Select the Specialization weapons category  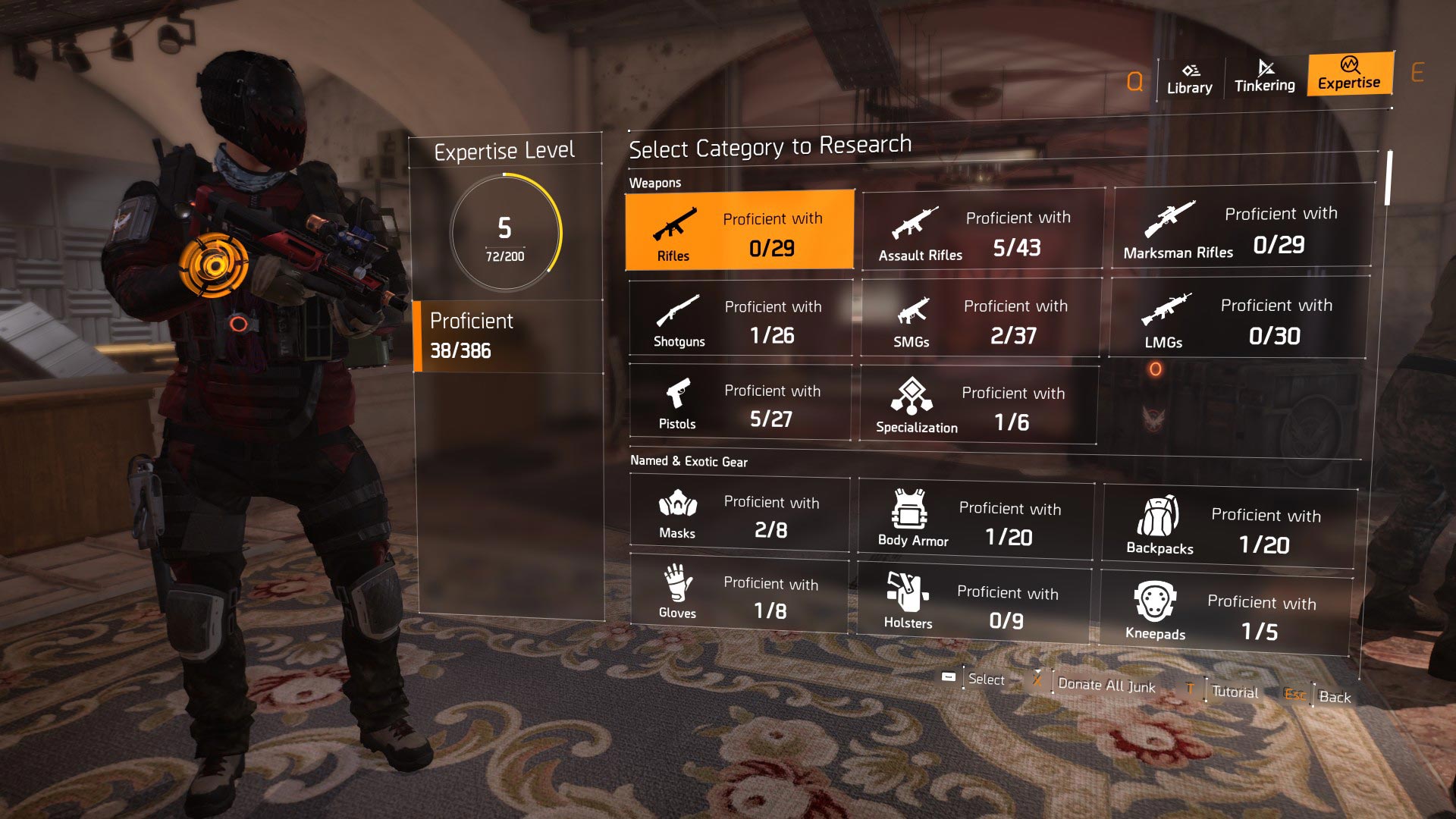(978, 406)
